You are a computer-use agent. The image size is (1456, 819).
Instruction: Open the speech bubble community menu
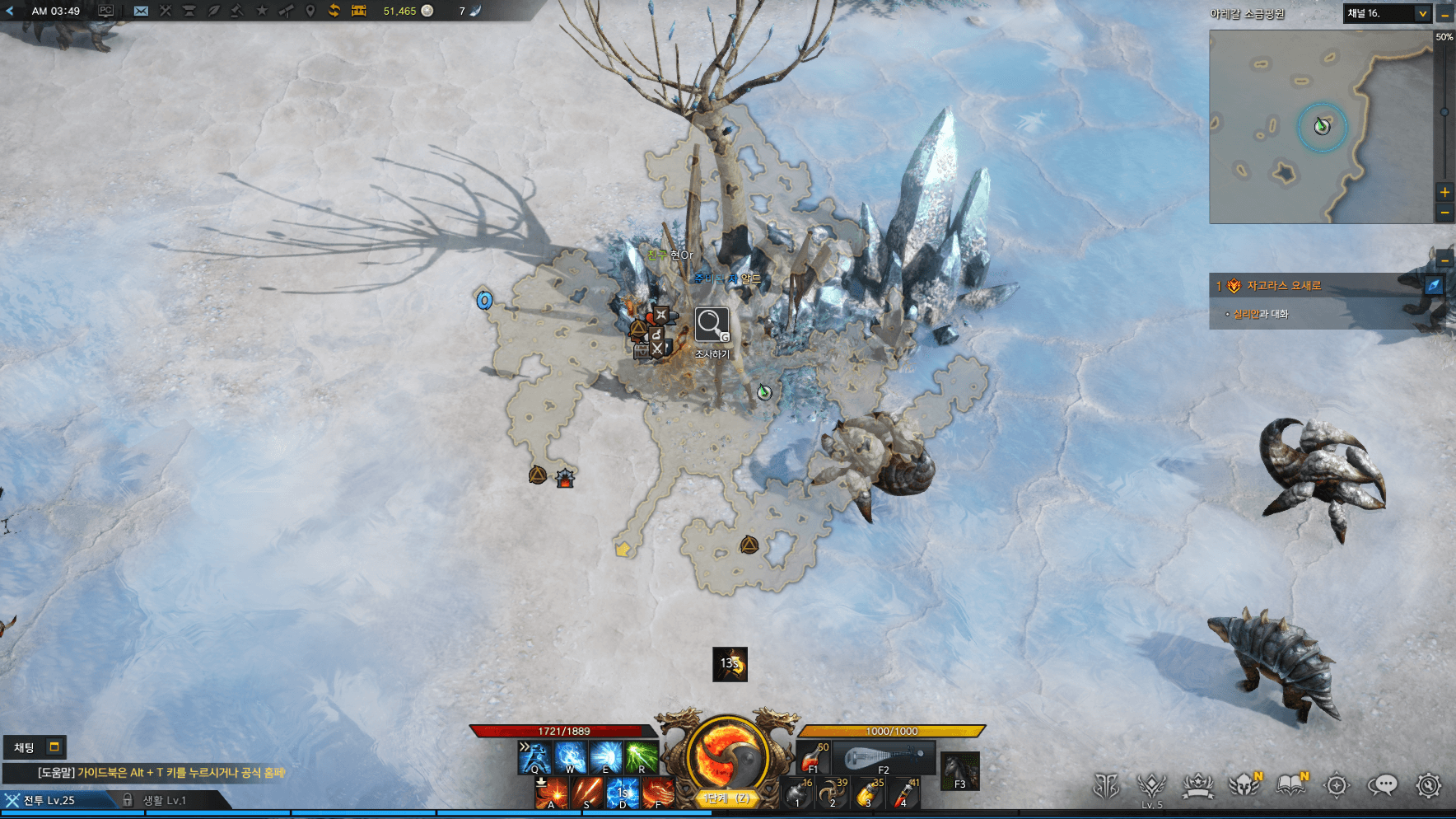click(x=1383, y=785)
